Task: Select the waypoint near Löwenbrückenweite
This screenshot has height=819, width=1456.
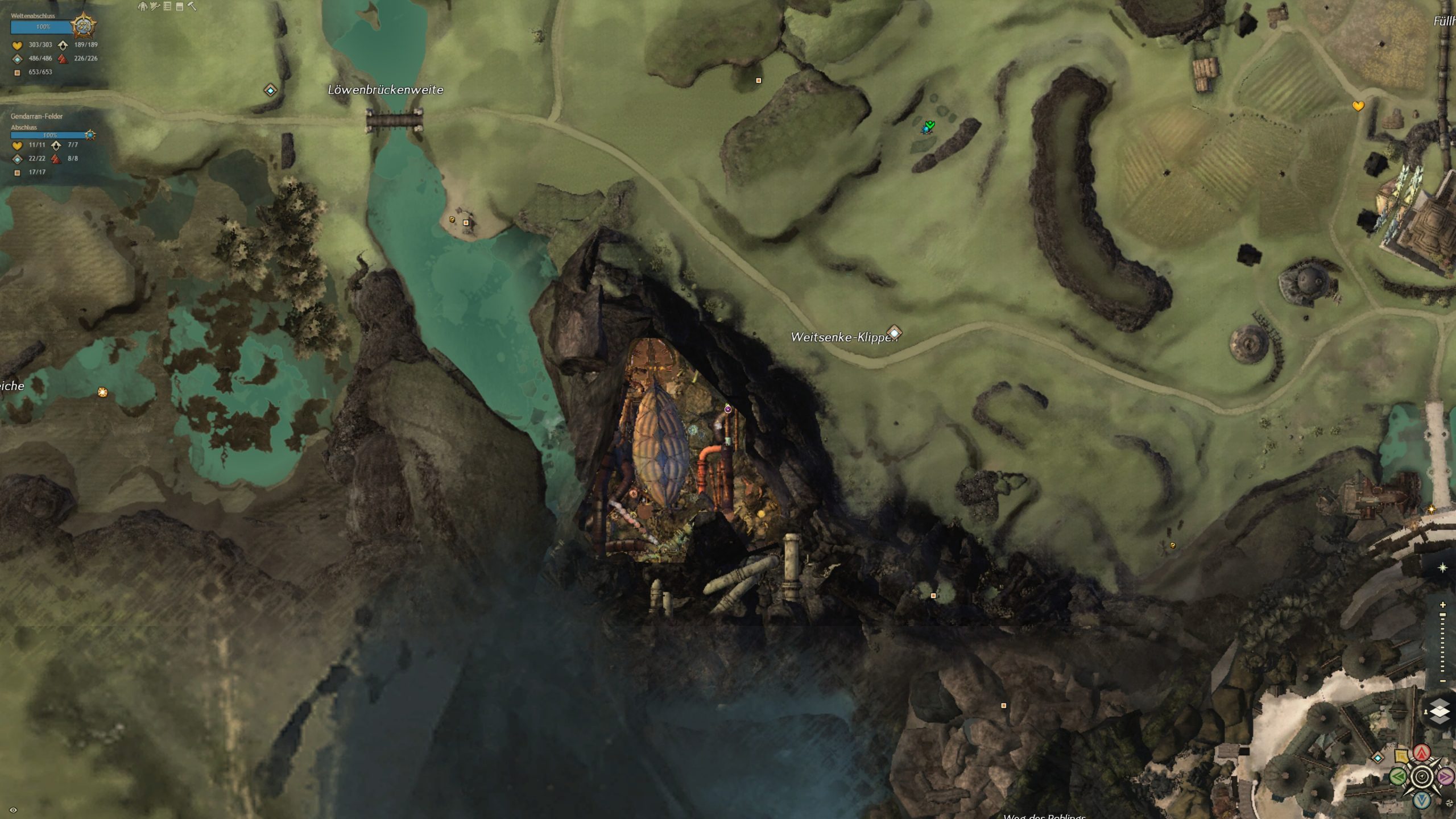Action: tap(270, 90)
